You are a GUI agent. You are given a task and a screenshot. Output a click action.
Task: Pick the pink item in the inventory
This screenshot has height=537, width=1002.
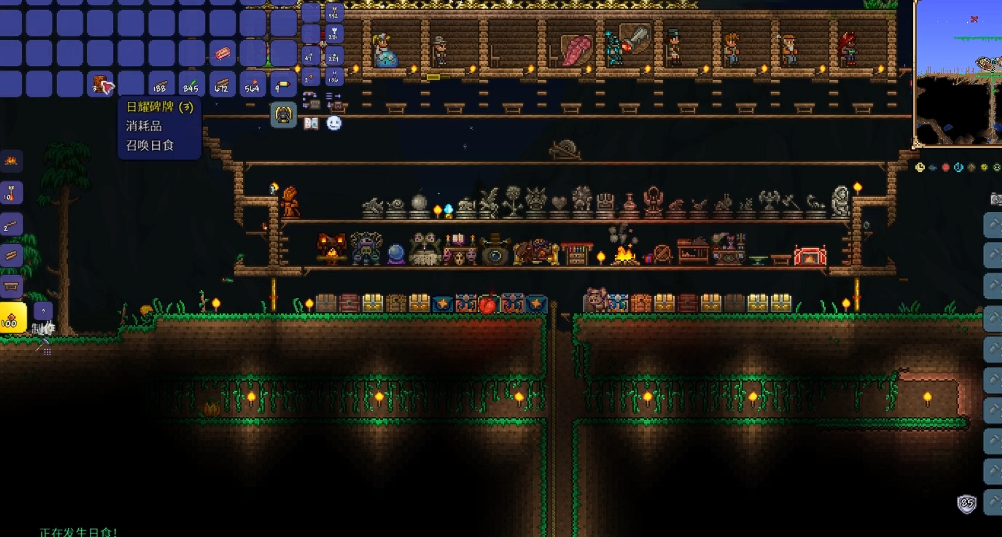coord(222,53)
